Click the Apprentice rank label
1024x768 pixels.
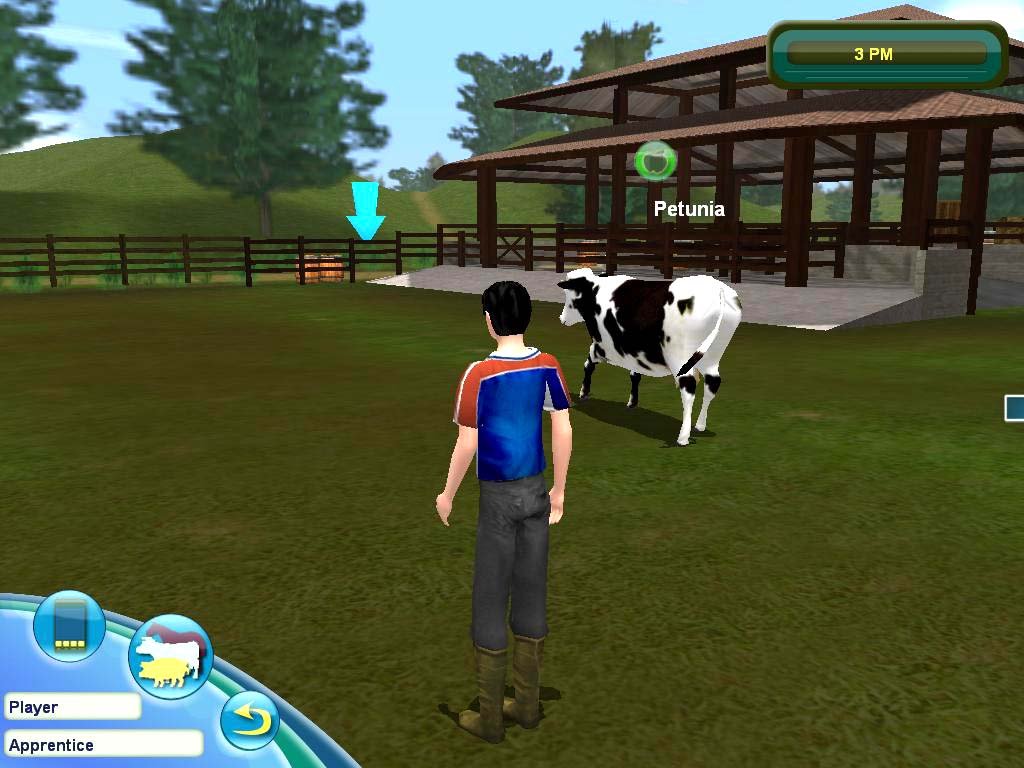click(103, 744)
